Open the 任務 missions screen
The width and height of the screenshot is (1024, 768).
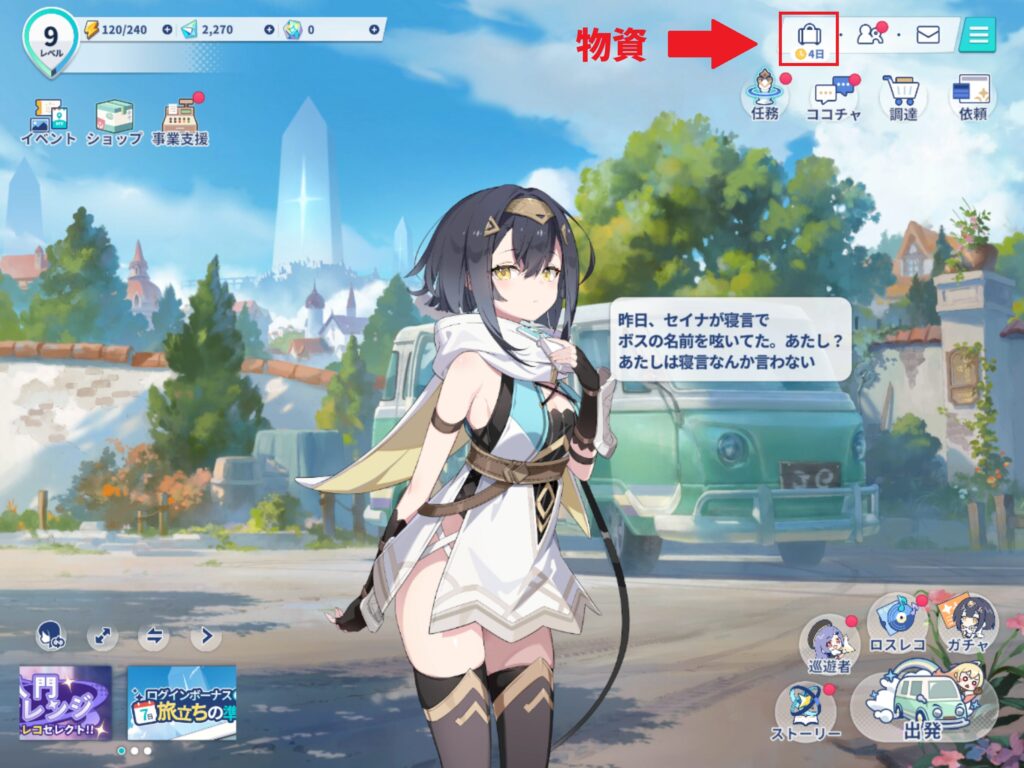point(765,97)
